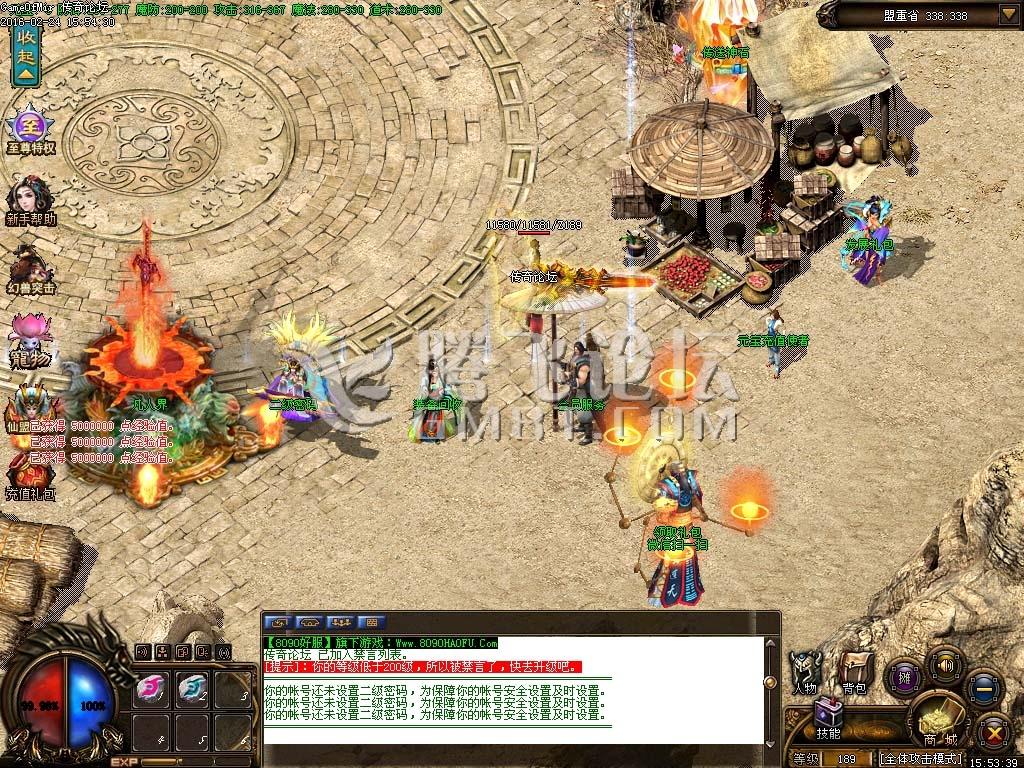The image size is (1024, 768).
Task: Click the purple 摊 stall button
Action: click(905, 677)
